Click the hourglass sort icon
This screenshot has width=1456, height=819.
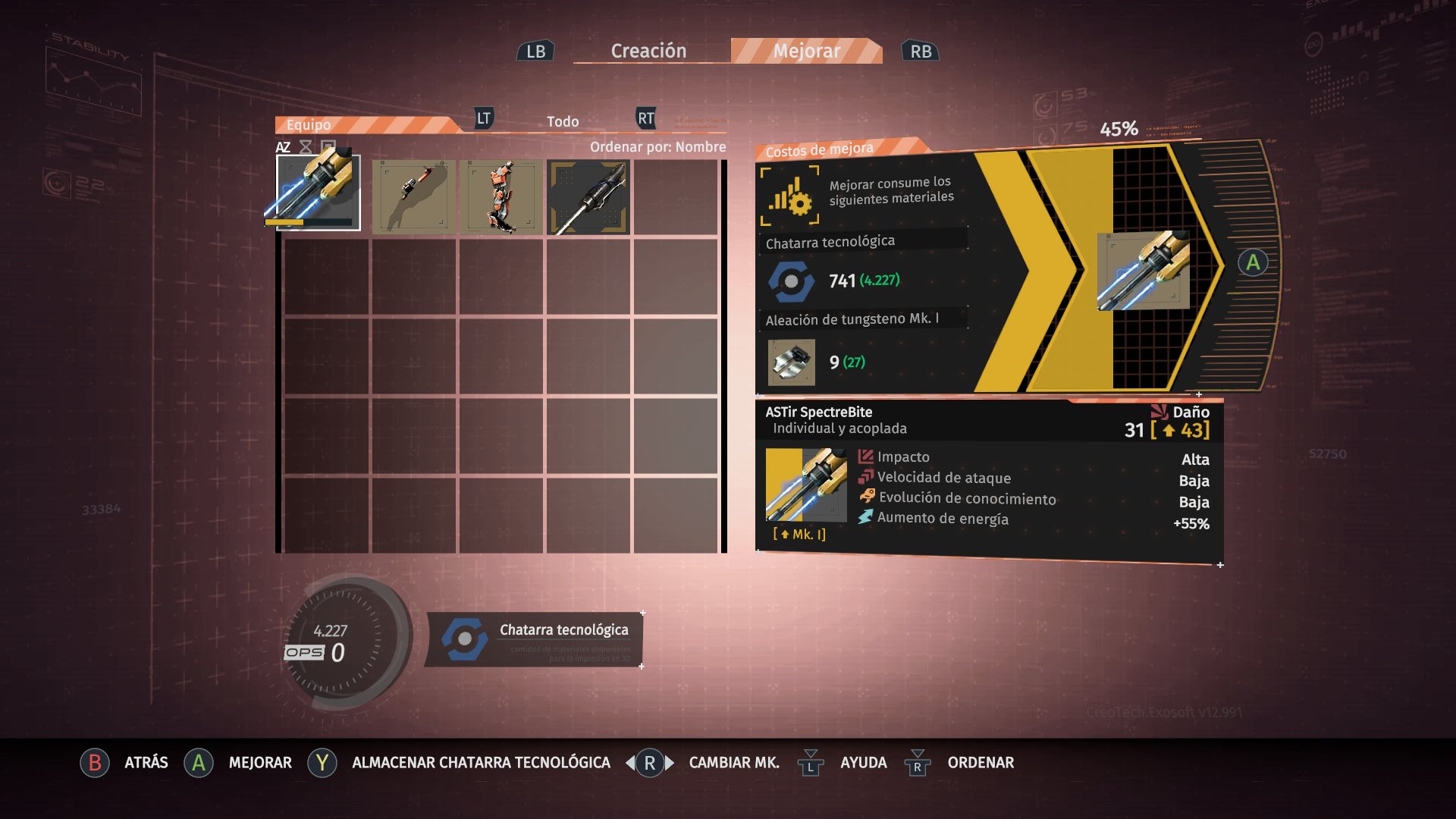tap(306, 147)
